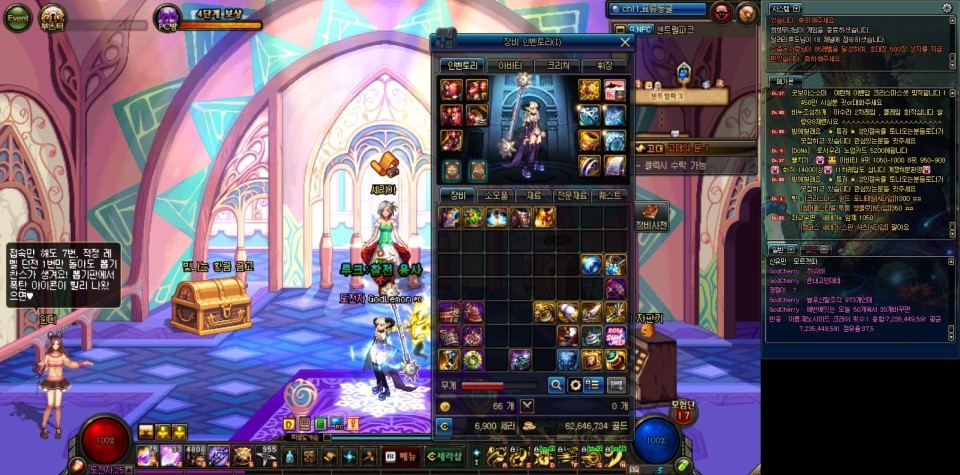The height and width of the screenshot is (475, 960).
Task: Switch to the 아바타 tab
Action: coord(510,65)
